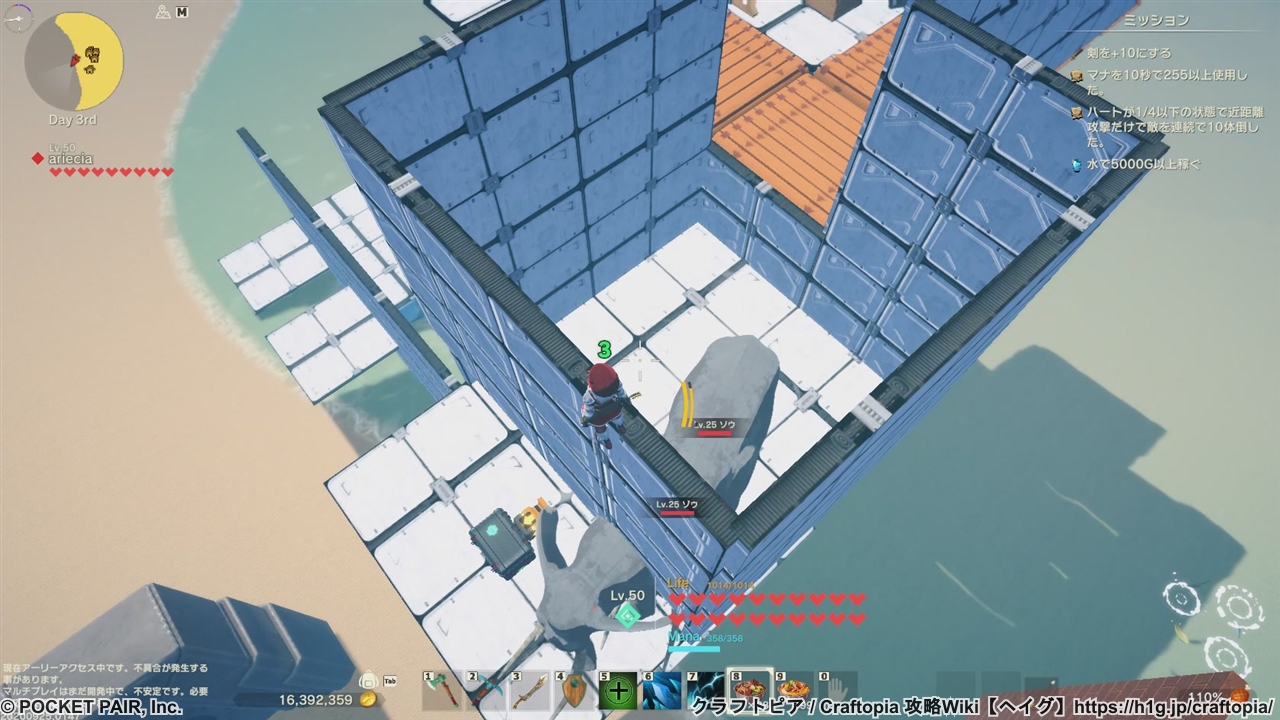Open the minimap in the top-left corner
The height and width of the screenshot is (720, 1280).
pos(73,62)
